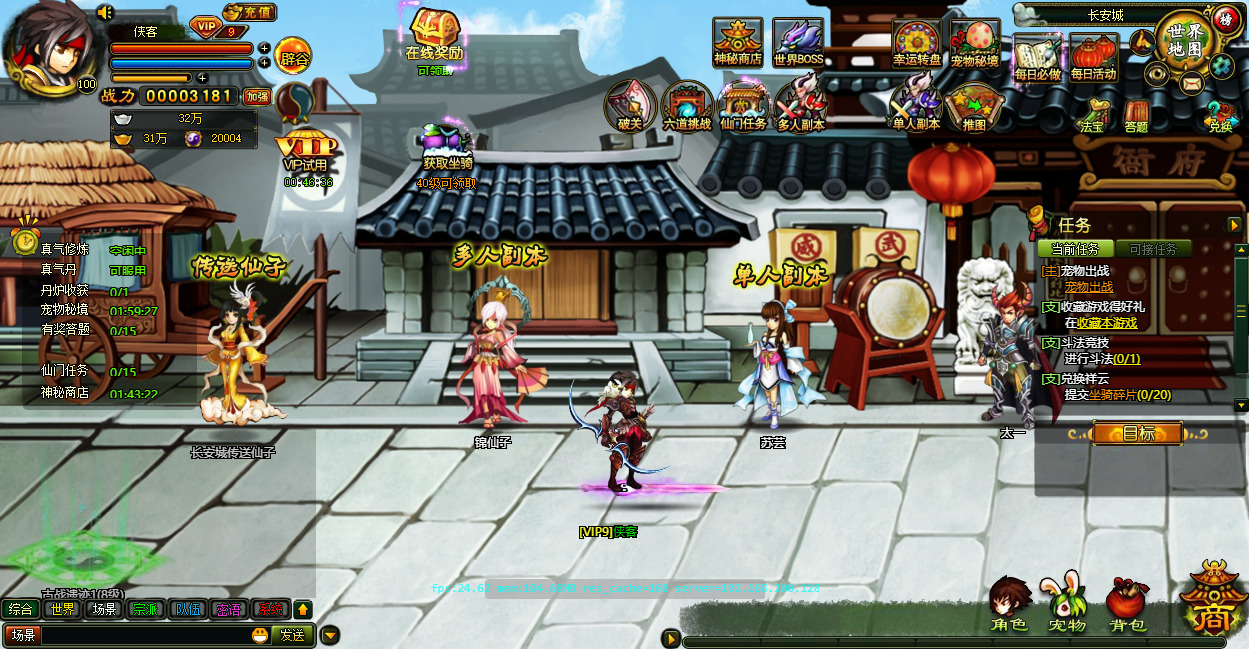The width and height of the screenshot is (1249, 649).
Task: Open the 背包 bag inventory
Action: coord(1127,607)
